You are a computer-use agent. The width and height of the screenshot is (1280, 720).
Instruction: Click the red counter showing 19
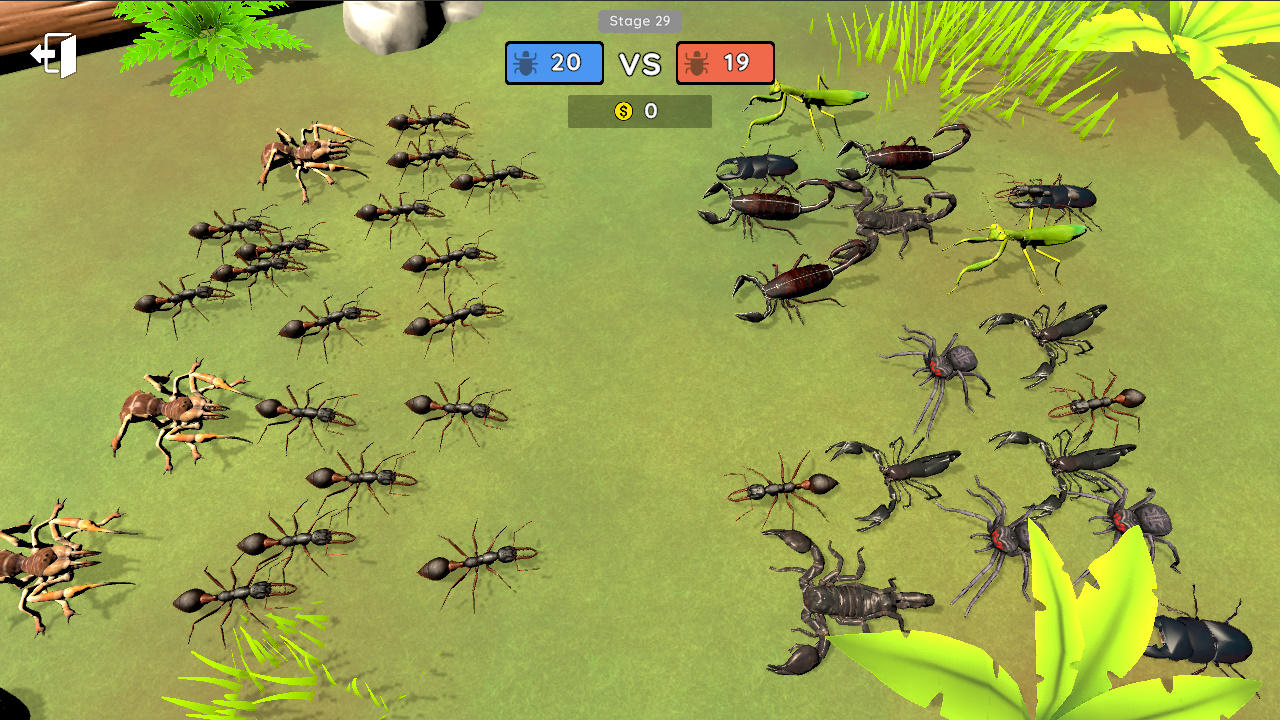725,62
